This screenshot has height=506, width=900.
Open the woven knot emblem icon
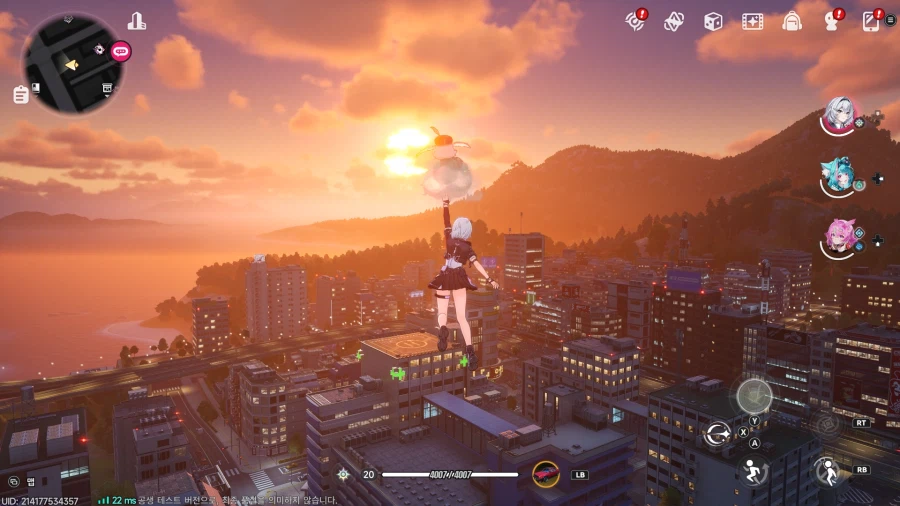point(674,21)
